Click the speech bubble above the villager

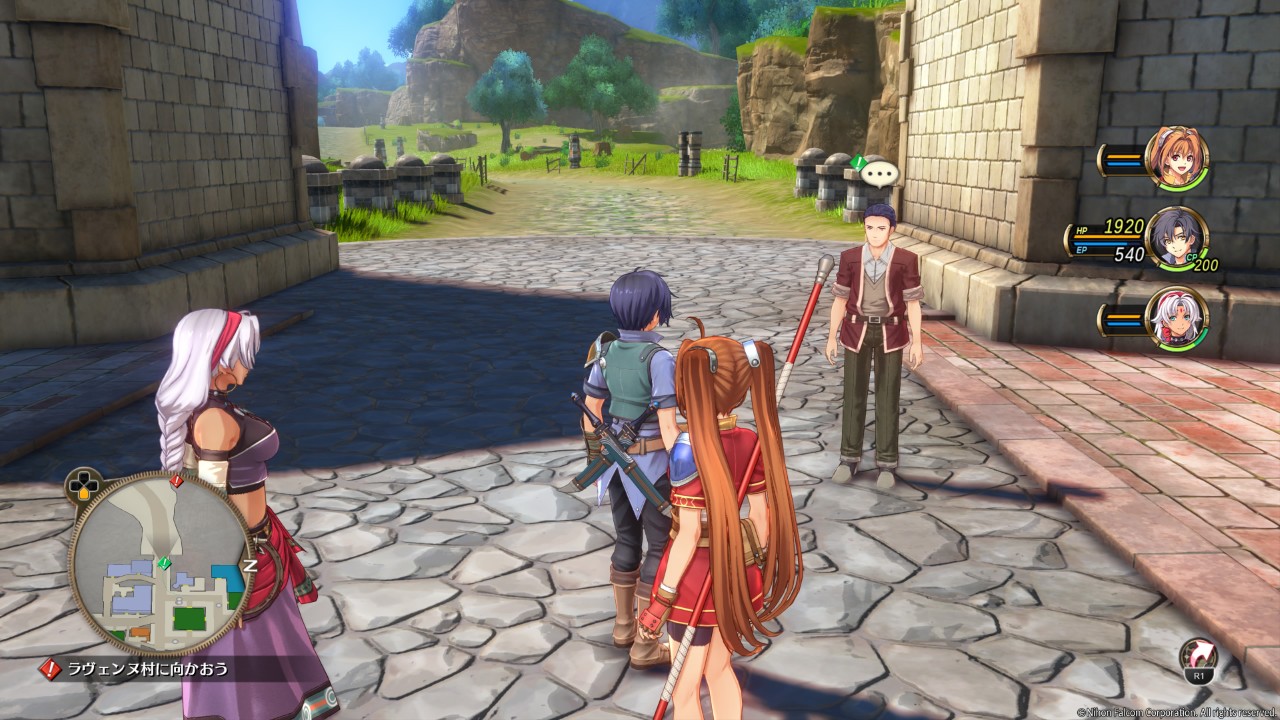(x=880, y=173)
